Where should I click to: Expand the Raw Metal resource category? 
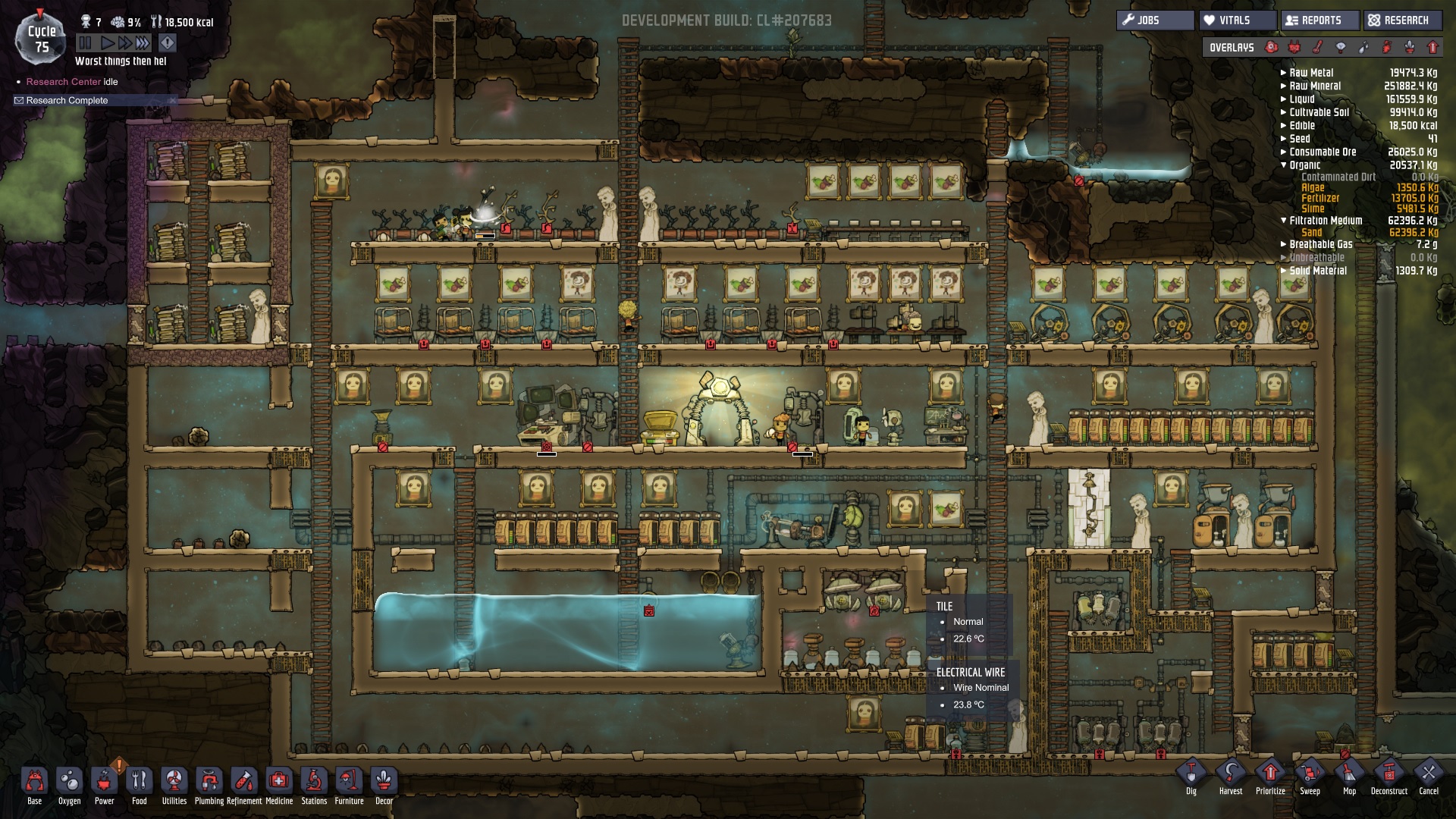point(1284,73)
